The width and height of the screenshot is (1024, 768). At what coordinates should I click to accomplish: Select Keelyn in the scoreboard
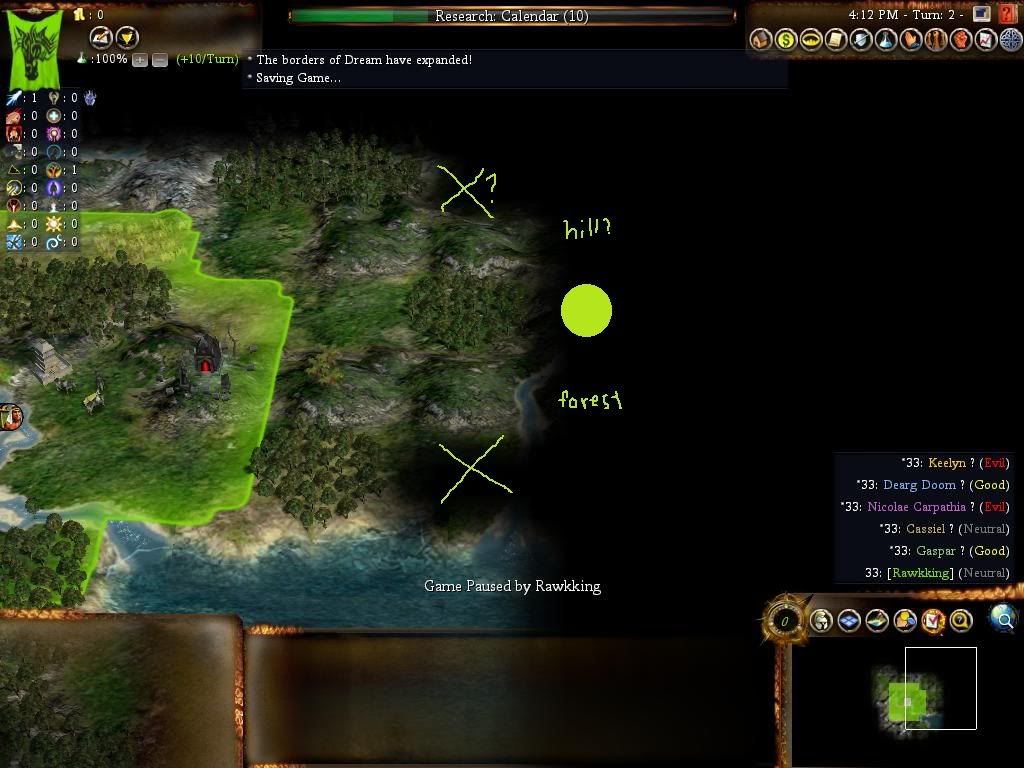(946, 463)
